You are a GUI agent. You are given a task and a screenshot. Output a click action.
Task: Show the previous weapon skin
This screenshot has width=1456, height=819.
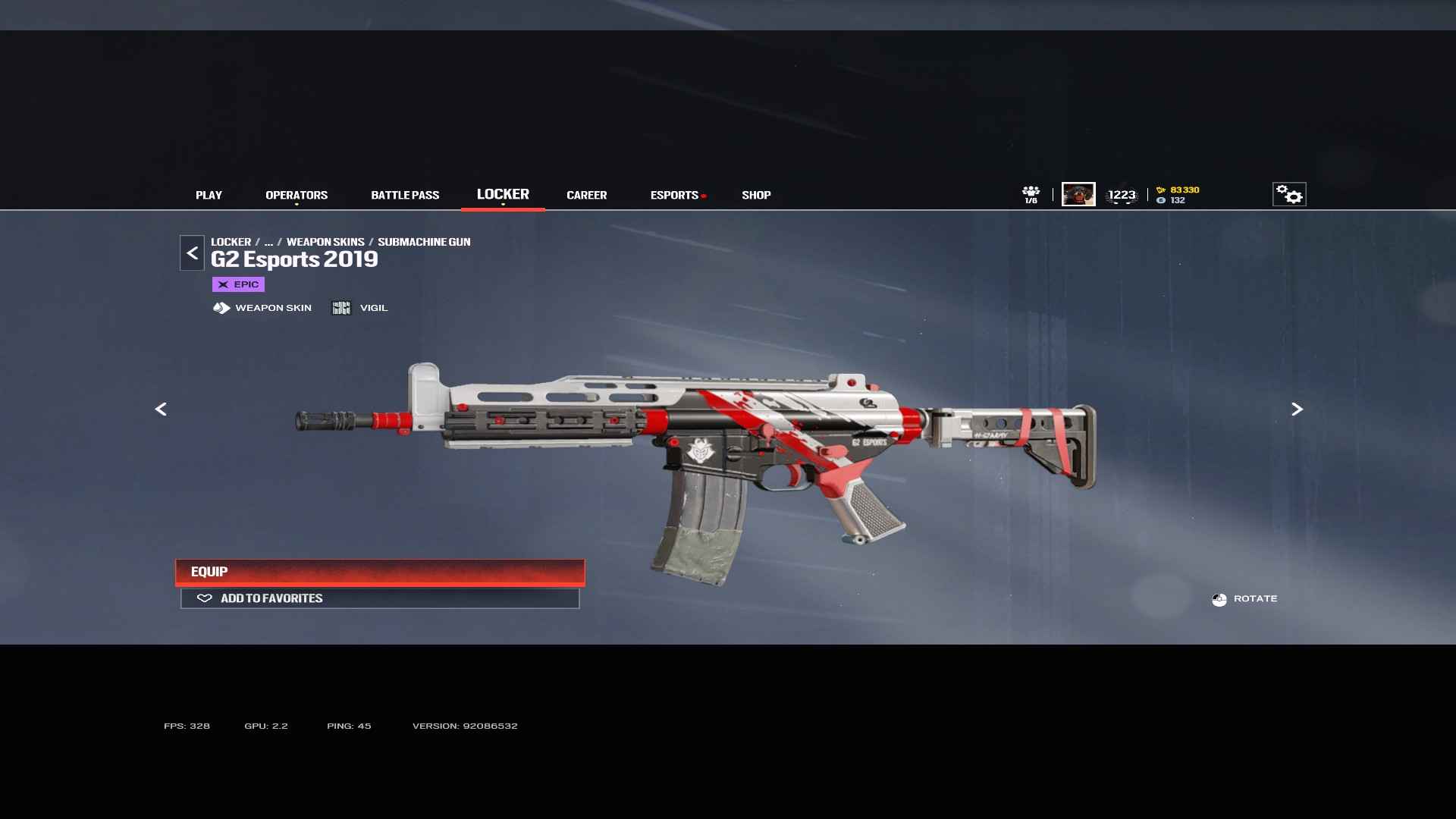point(161,409)
